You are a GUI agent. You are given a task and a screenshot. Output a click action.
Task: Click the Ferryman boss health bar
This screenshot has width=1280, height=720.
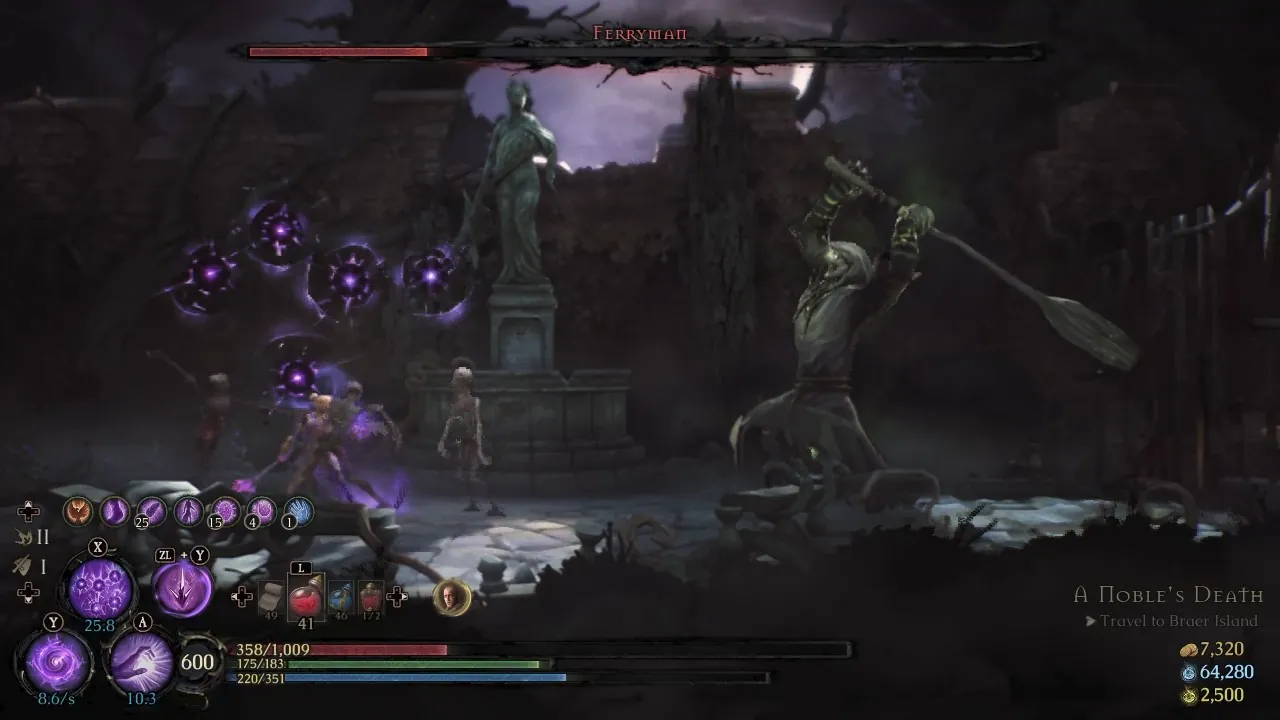(640, 50)
